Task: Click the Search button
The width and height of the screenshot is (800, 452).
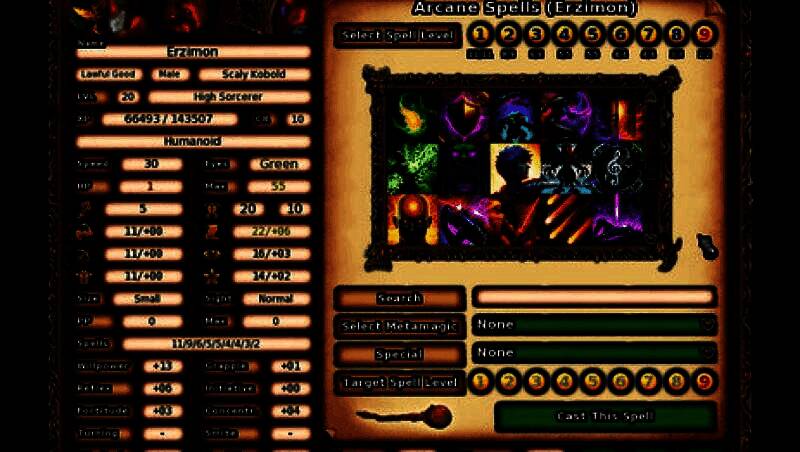Action: pyautogui.click(x=400, y=298)
